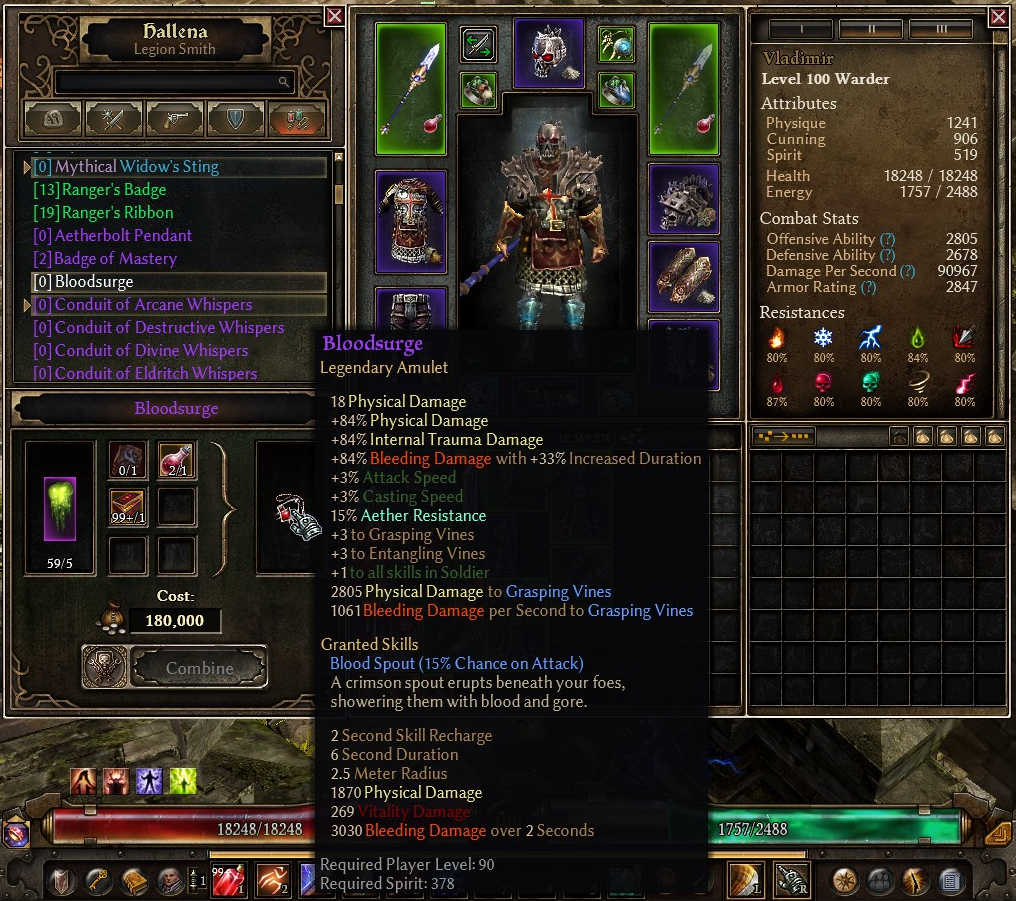1016x901 pixels.
Task: Select the equipped skull helmet slot
Action: 548,53
